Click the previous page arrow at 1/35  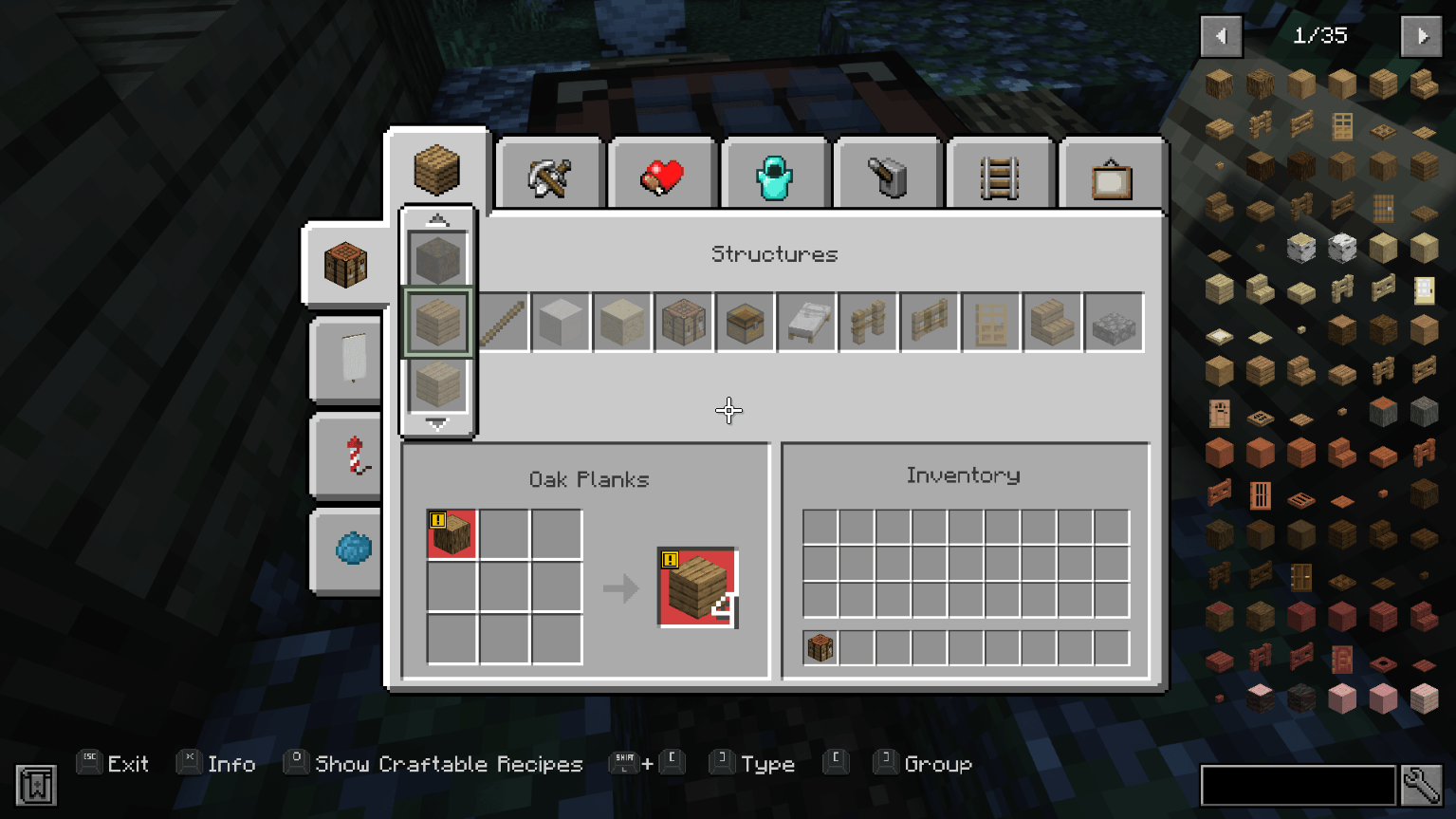pos(1221,36)
